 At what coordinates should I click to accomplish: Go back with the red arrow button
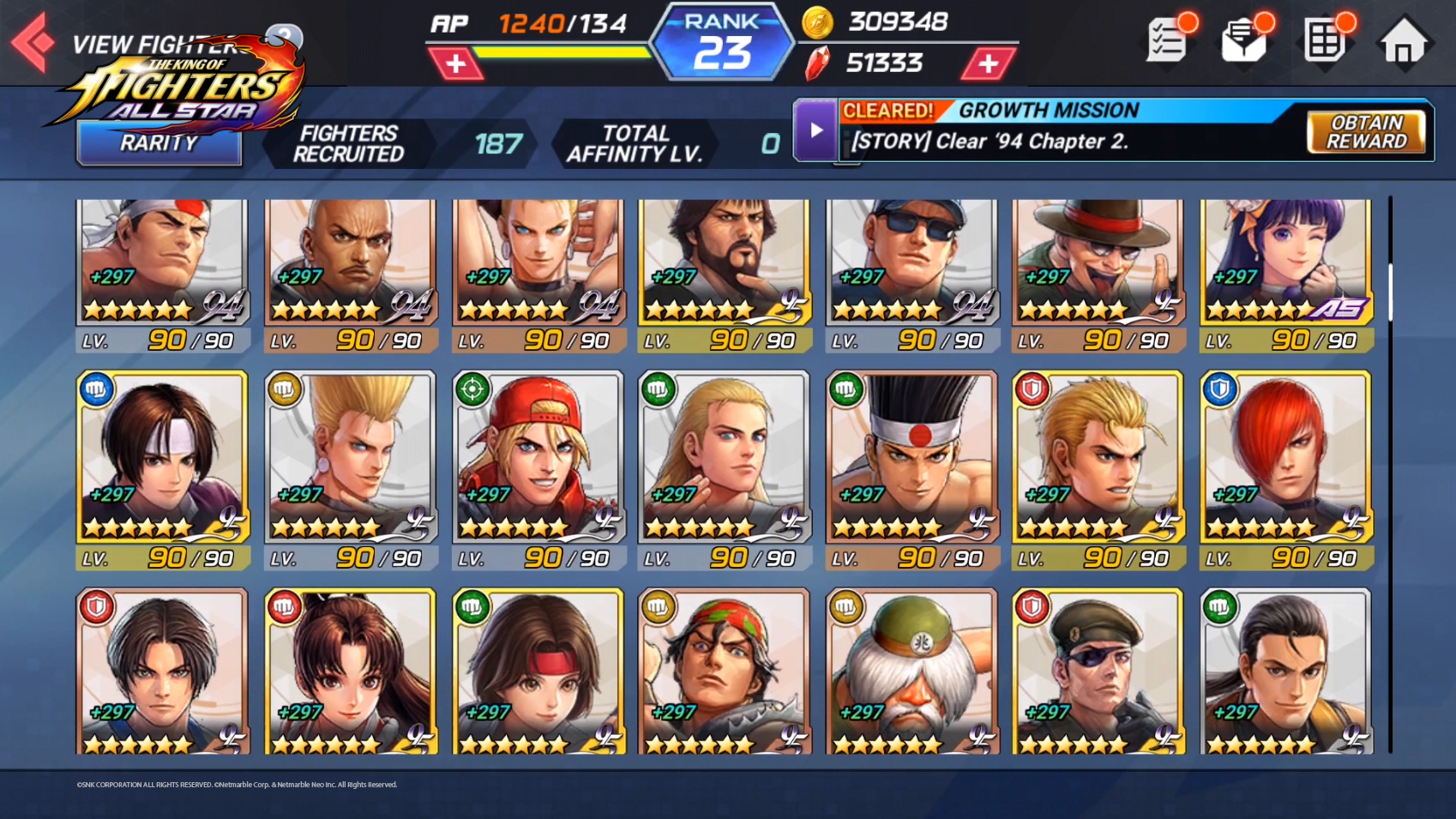(x=33, y=41)
